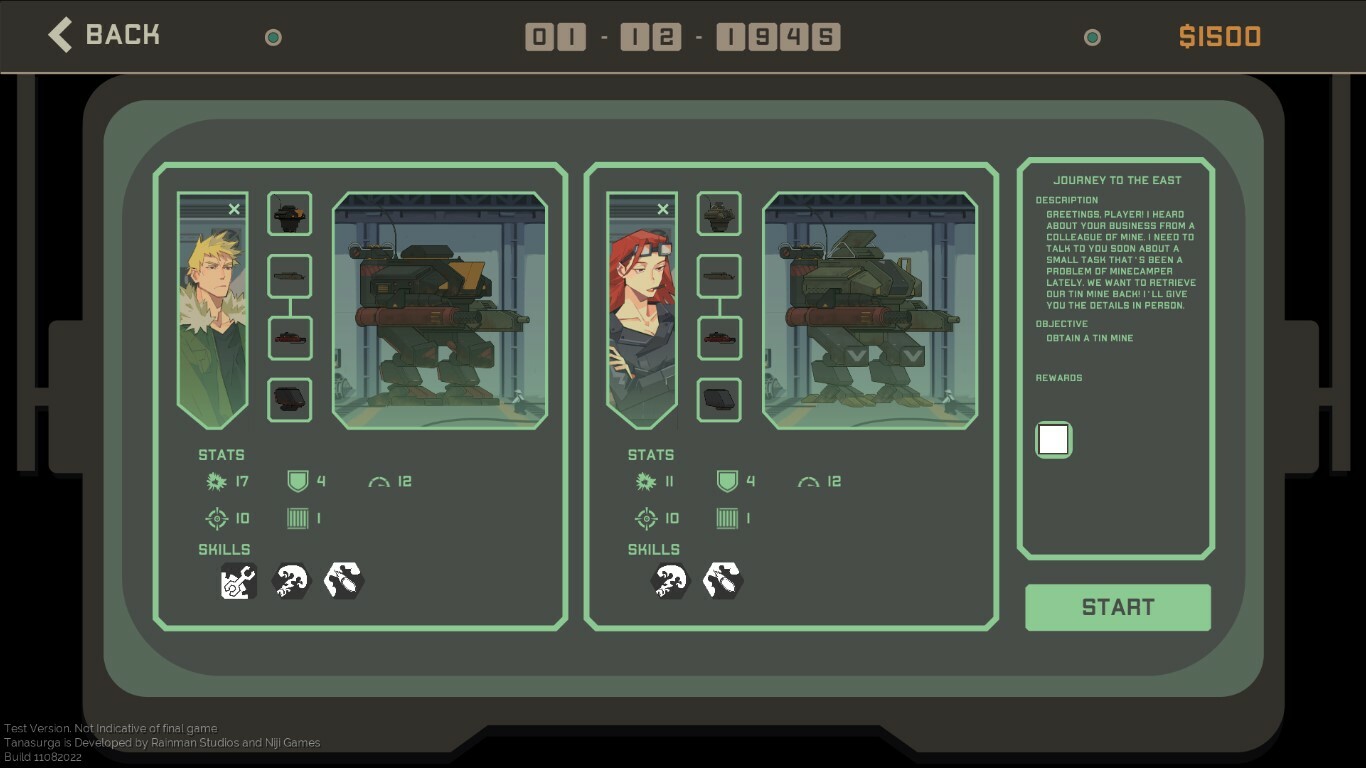This screenshot has width=1366, height=768.
Task: Click the empty reward swatch box
Action: click(1053, 439)
